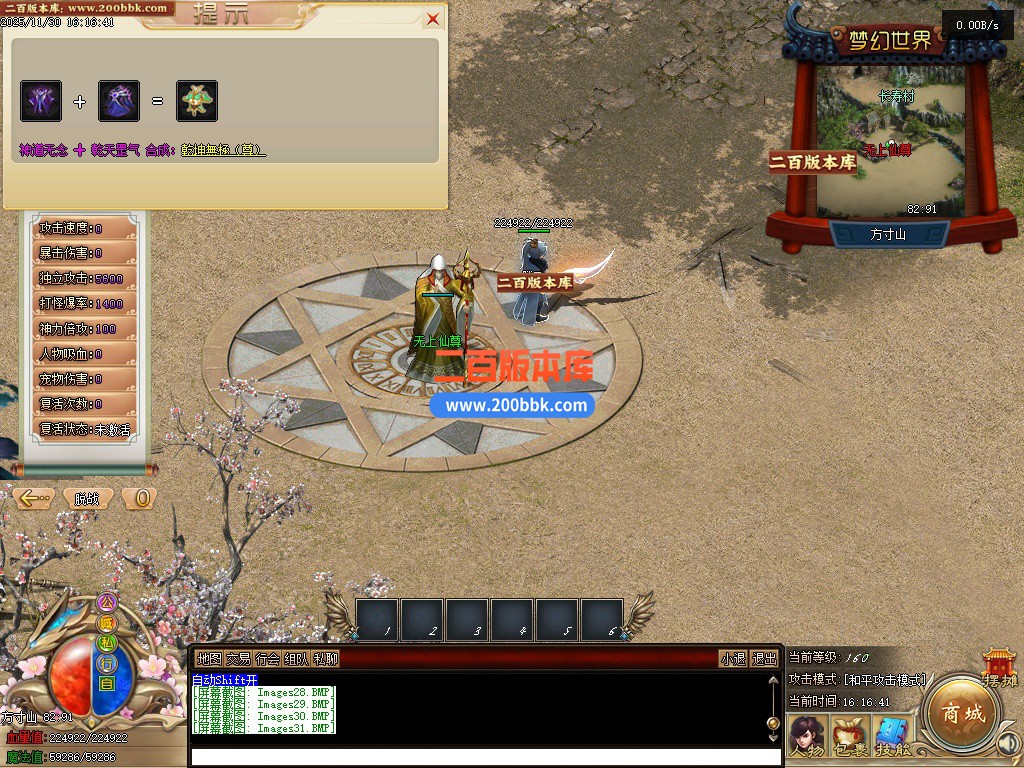Click the 脱战 leave-combat button
This screenshot has height=768, width=1024.
(x=87, y=498)
